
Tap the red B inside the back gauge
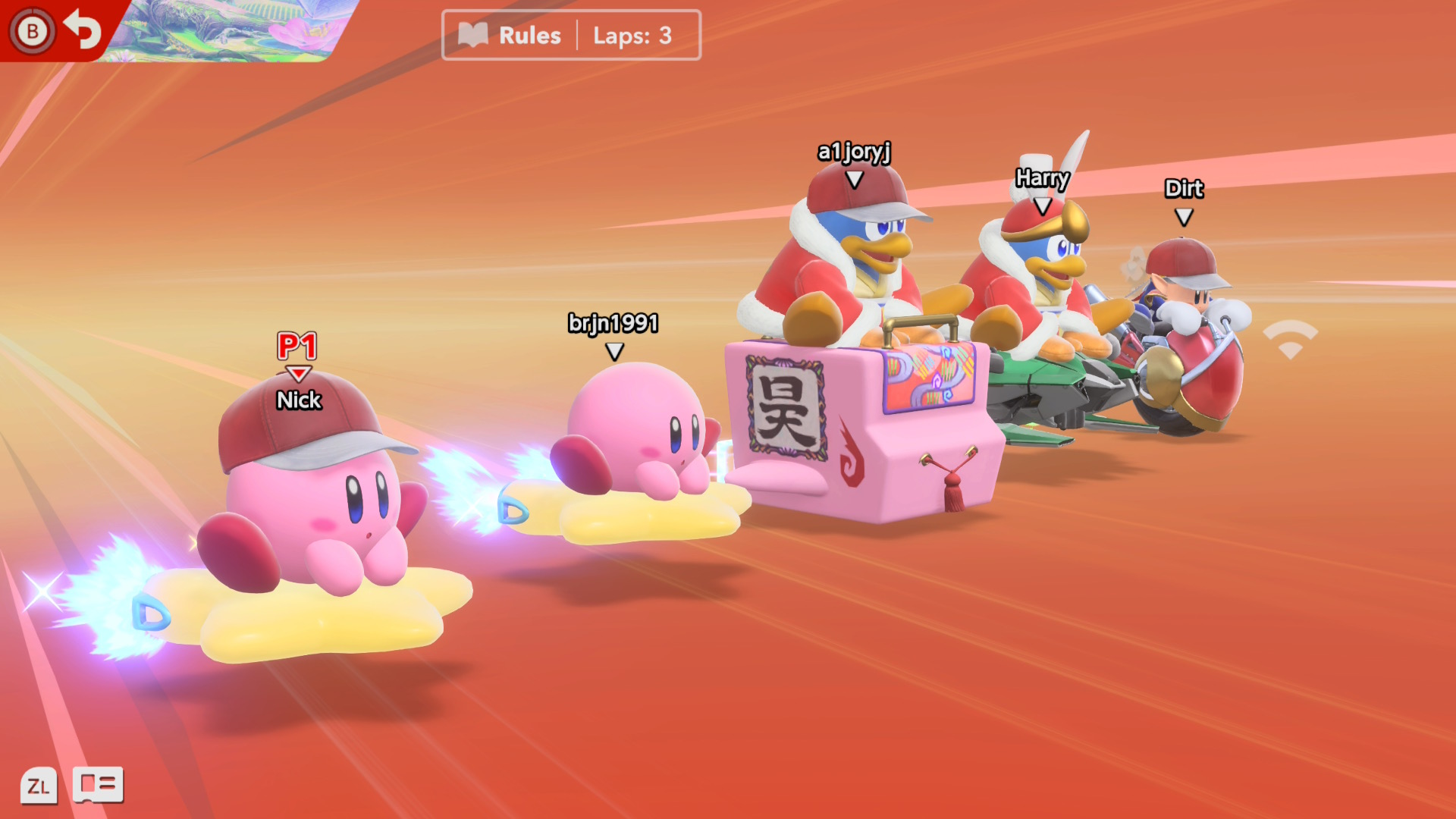[32, 32]
